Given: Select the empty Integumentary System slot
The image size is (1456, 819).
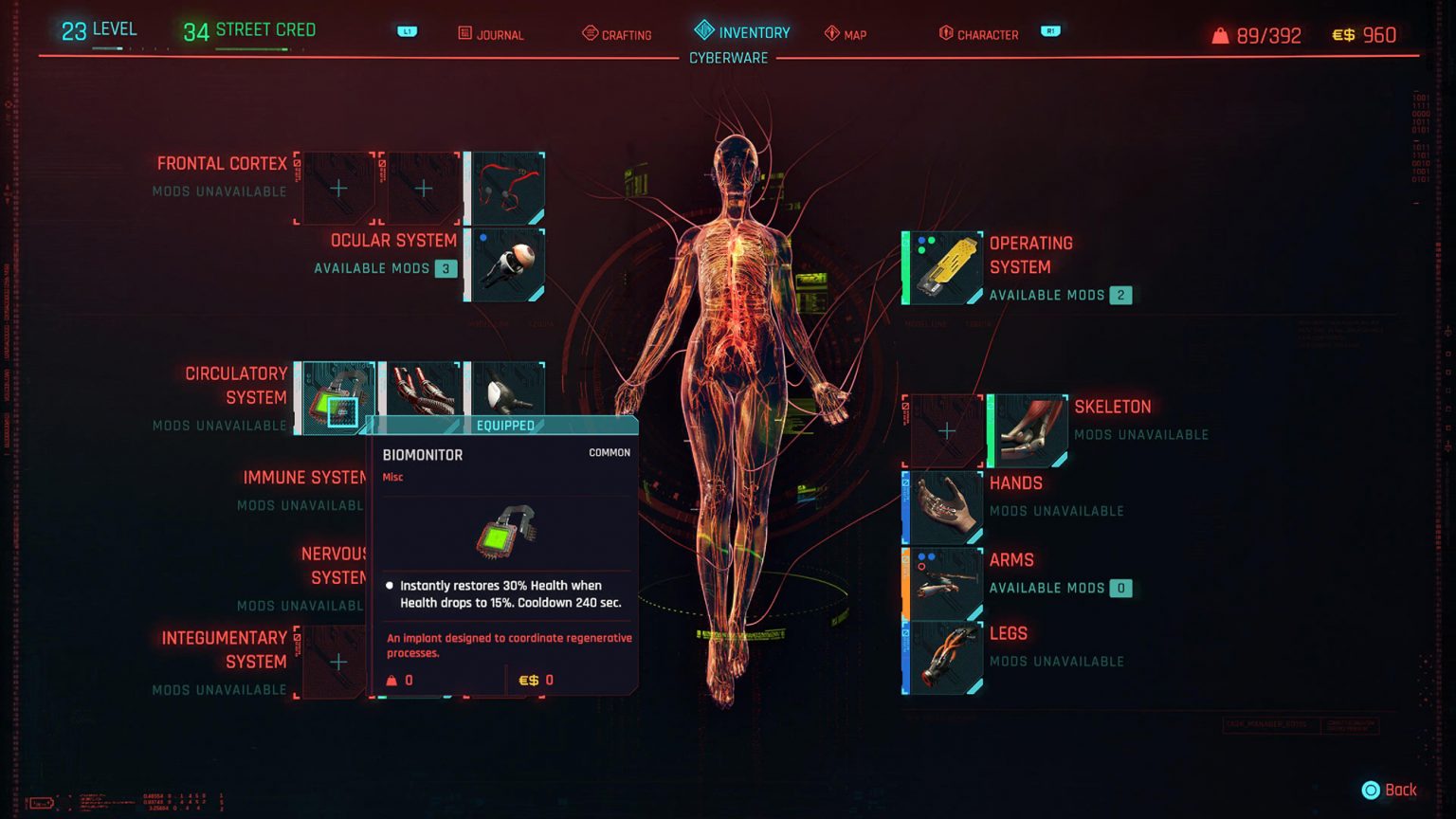Looking at the screenshot, I should 337,662.
